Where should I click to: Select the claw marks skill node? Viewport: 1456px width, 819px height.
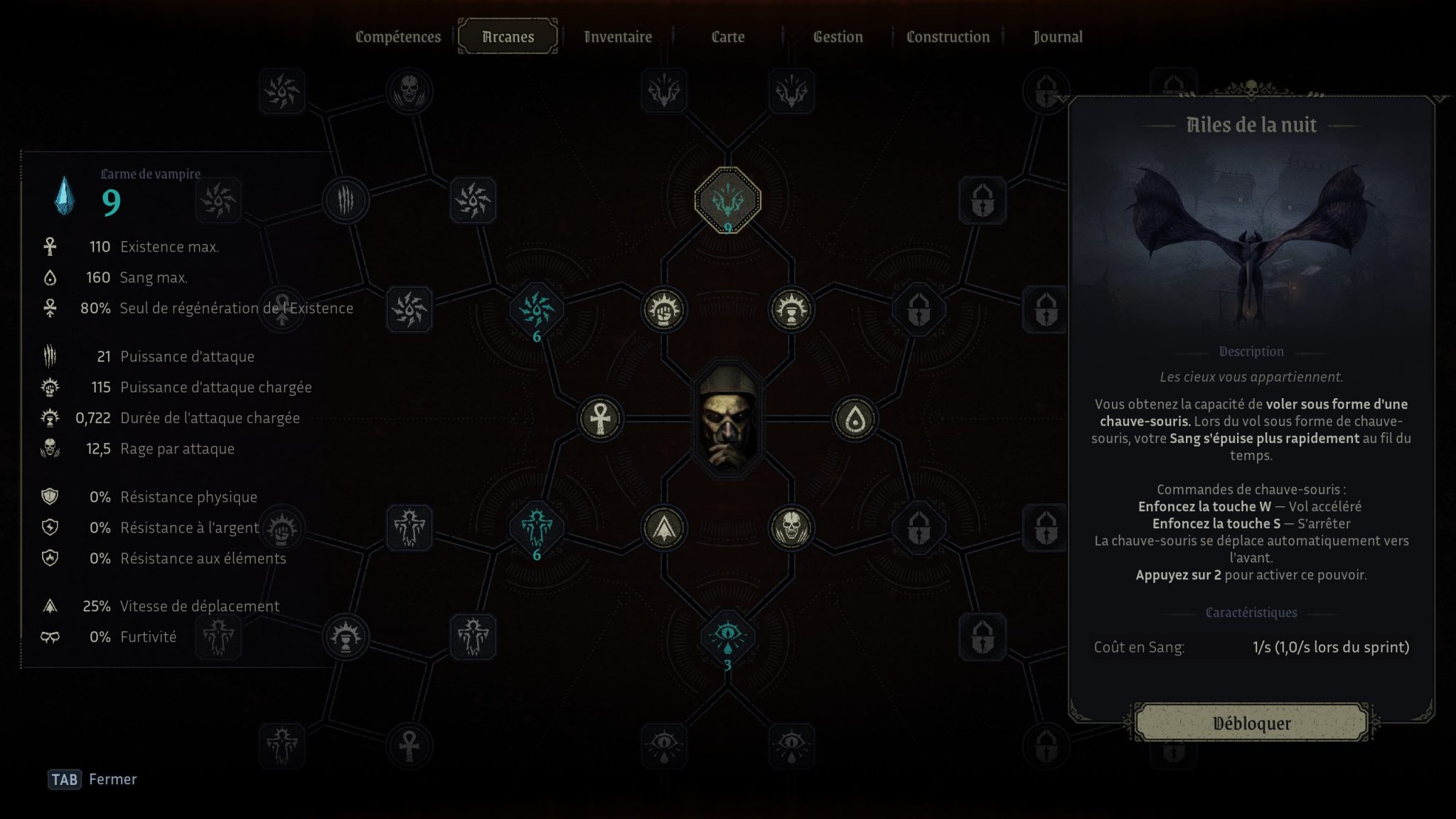[346, 200]
